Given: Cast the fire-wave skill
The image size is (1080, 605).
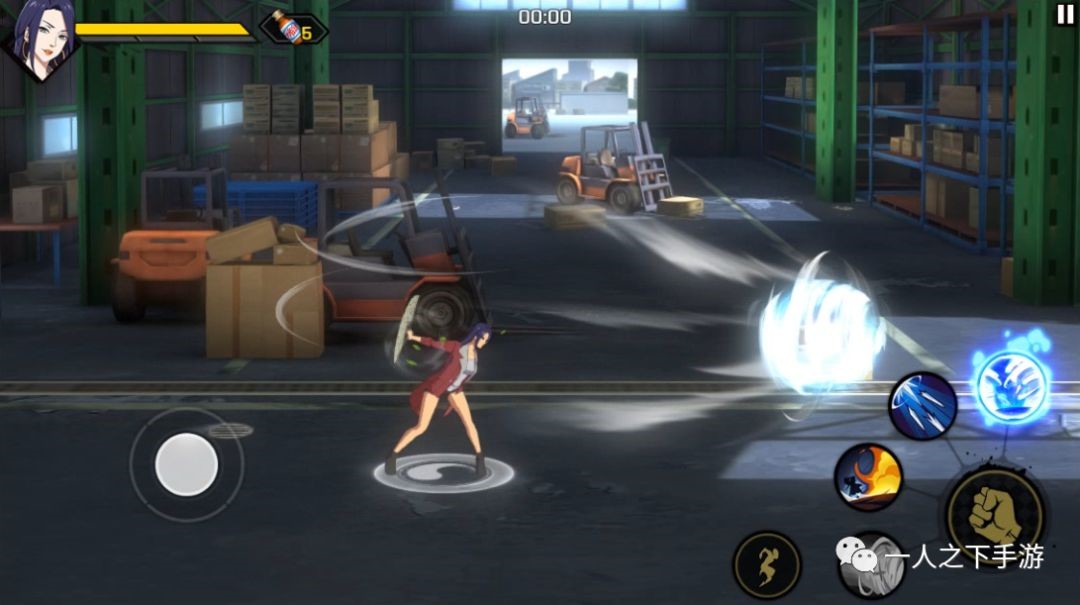Looking at the screenshot, I should click(x=868, y=477).
